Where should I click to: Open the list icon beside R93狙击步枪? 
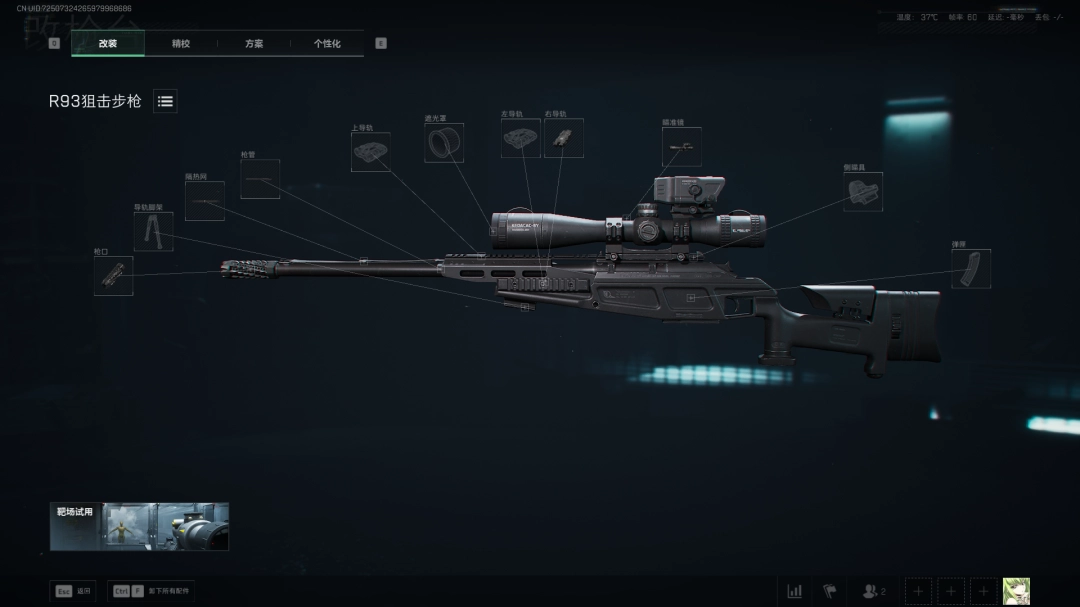click(x=166, y=101)
